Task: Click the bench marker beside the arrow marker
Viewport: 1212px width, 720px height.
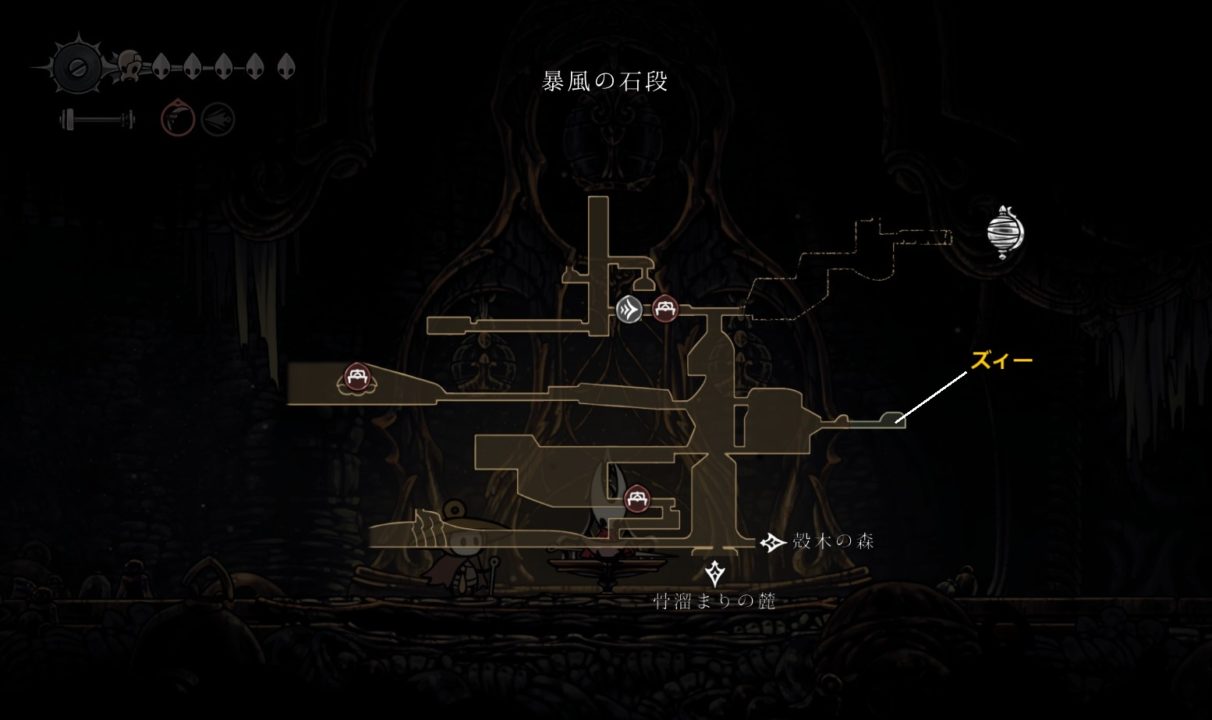Action: pyautogui.click(x=663, y=309)
